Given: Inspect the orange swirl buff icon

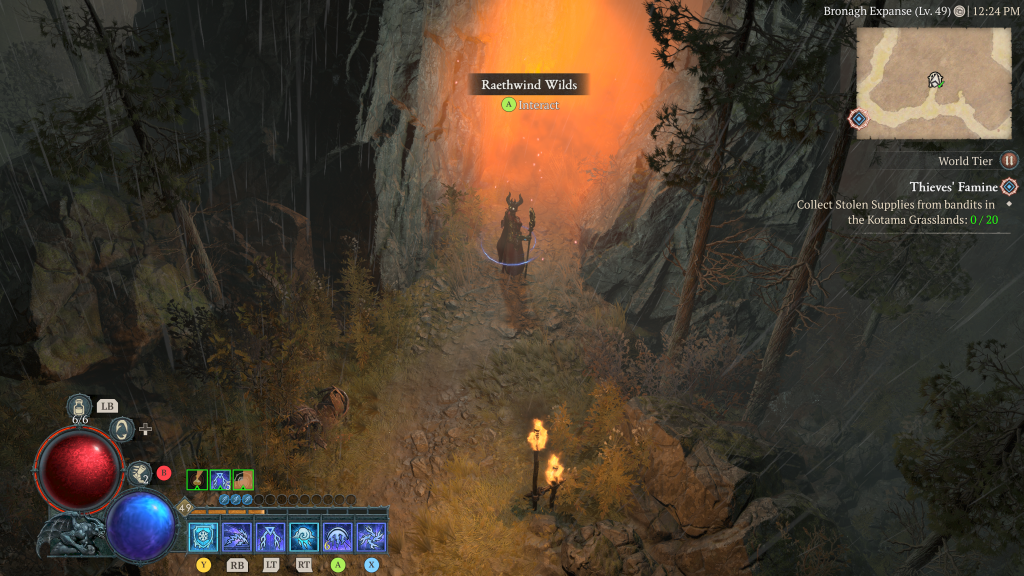Looking at the screenshot, I should pyautogui.click(x=243, y=480).
